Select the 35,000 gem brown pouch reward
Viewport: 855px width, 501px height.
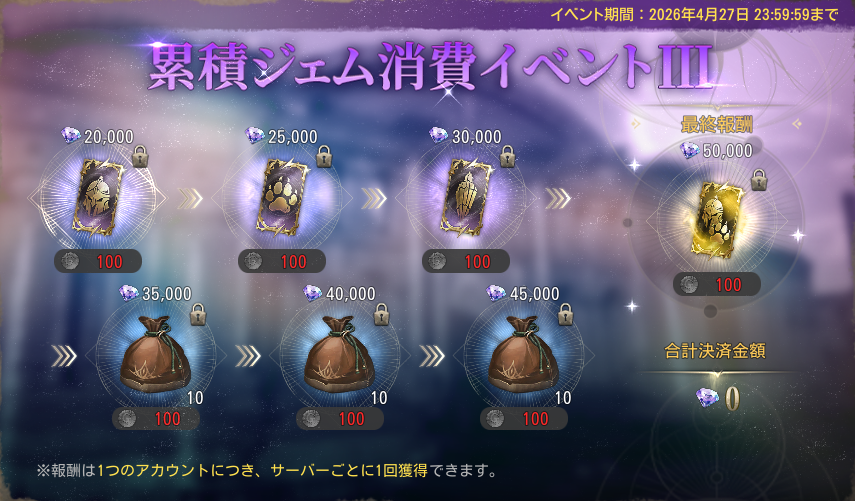pyautogui.click(x=156, y=355)
